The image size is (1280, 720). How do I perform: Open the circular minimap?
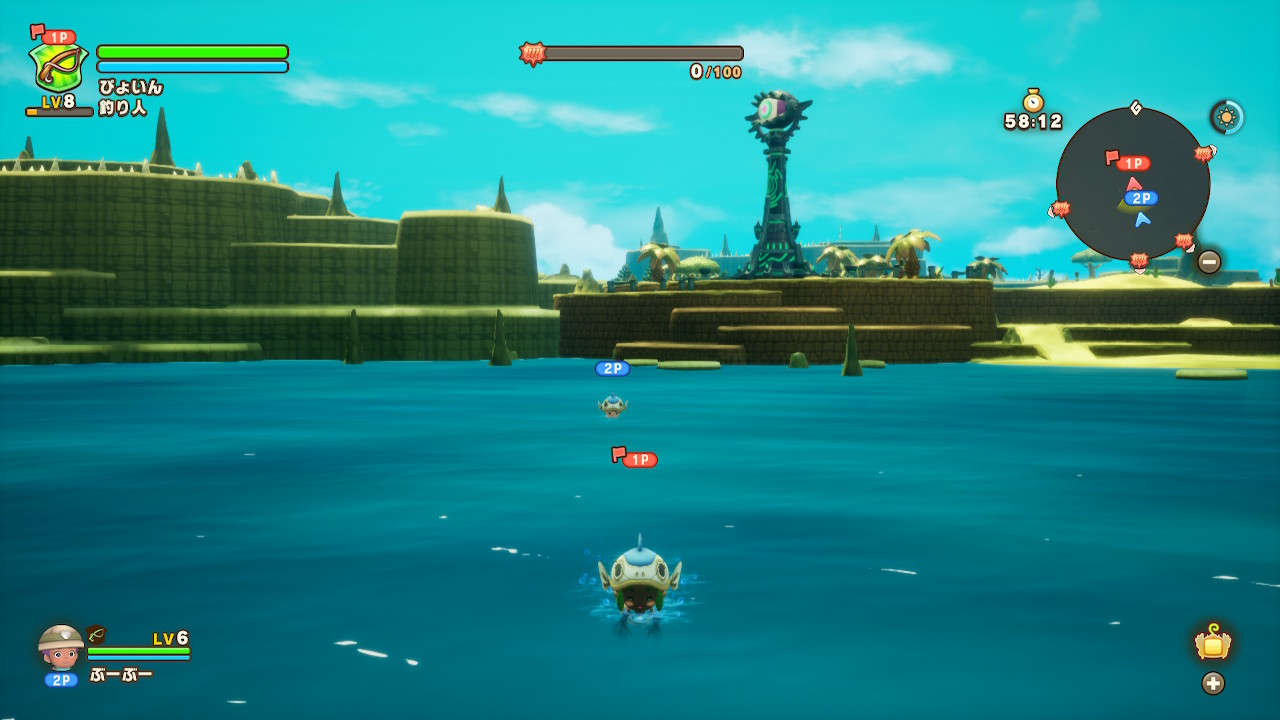tap(1132, 184)
